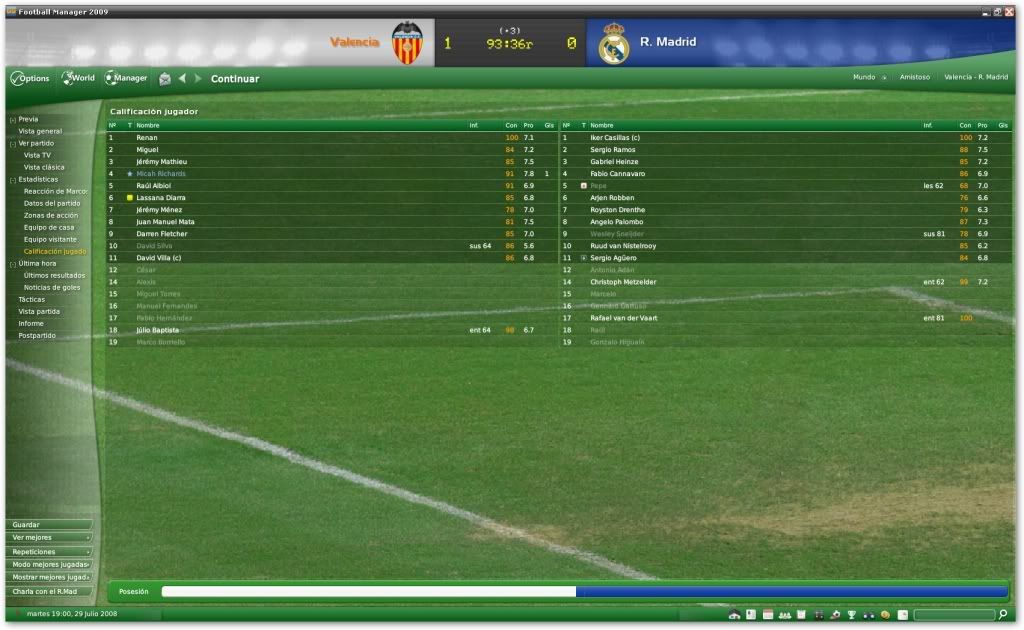Open the Tácticas screen
Screen dimensions: 1024x630
[33, 299]
